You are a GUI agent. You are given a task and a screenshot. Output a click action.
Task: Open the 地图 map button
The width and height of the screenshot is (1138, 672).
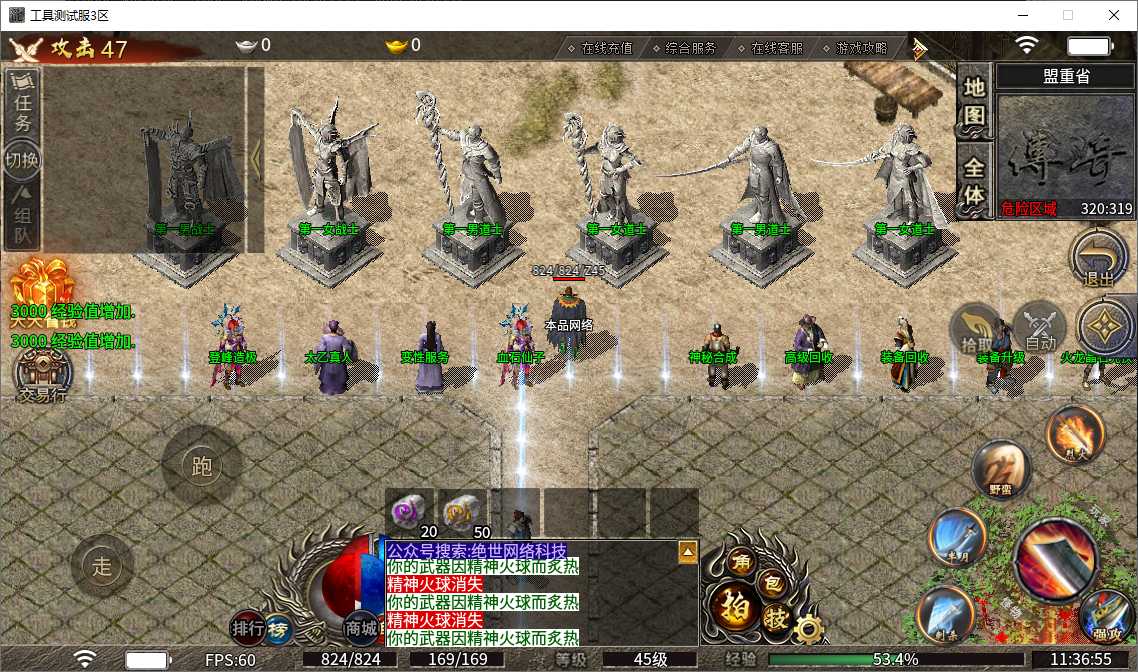974,100
